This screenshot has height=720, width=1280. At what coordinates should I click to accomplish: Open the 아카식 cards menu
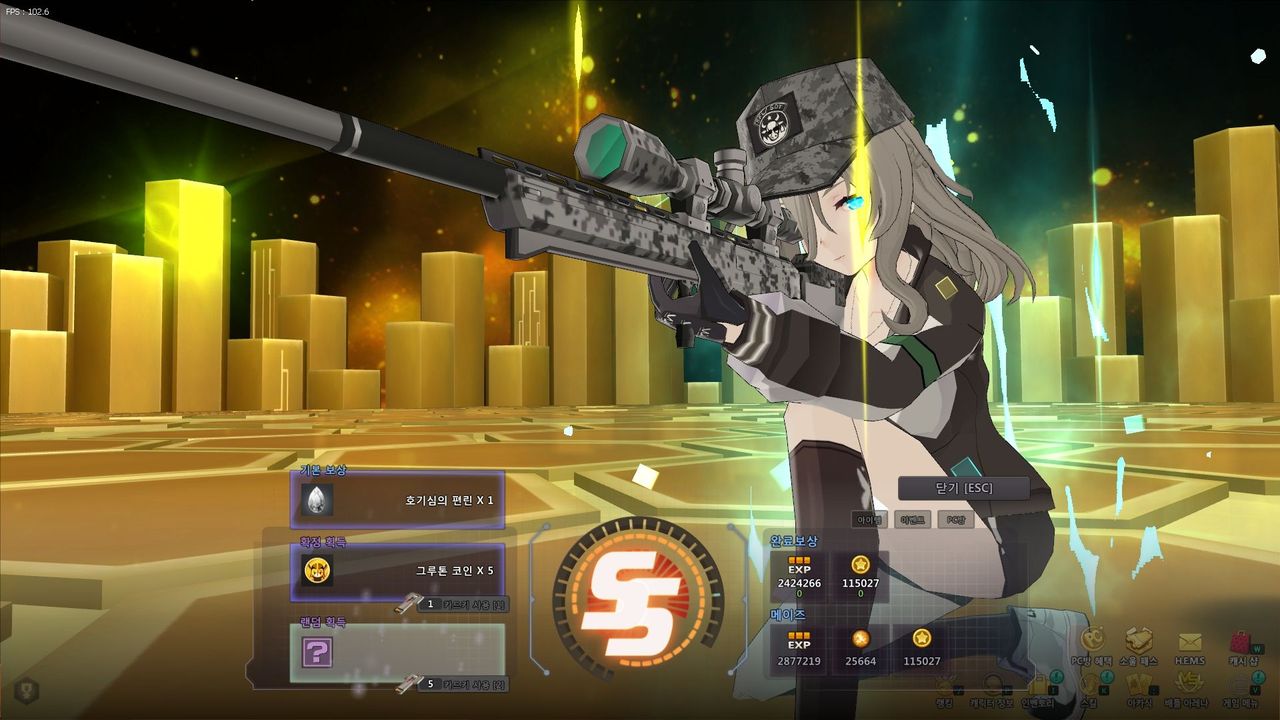[1139, 686]
